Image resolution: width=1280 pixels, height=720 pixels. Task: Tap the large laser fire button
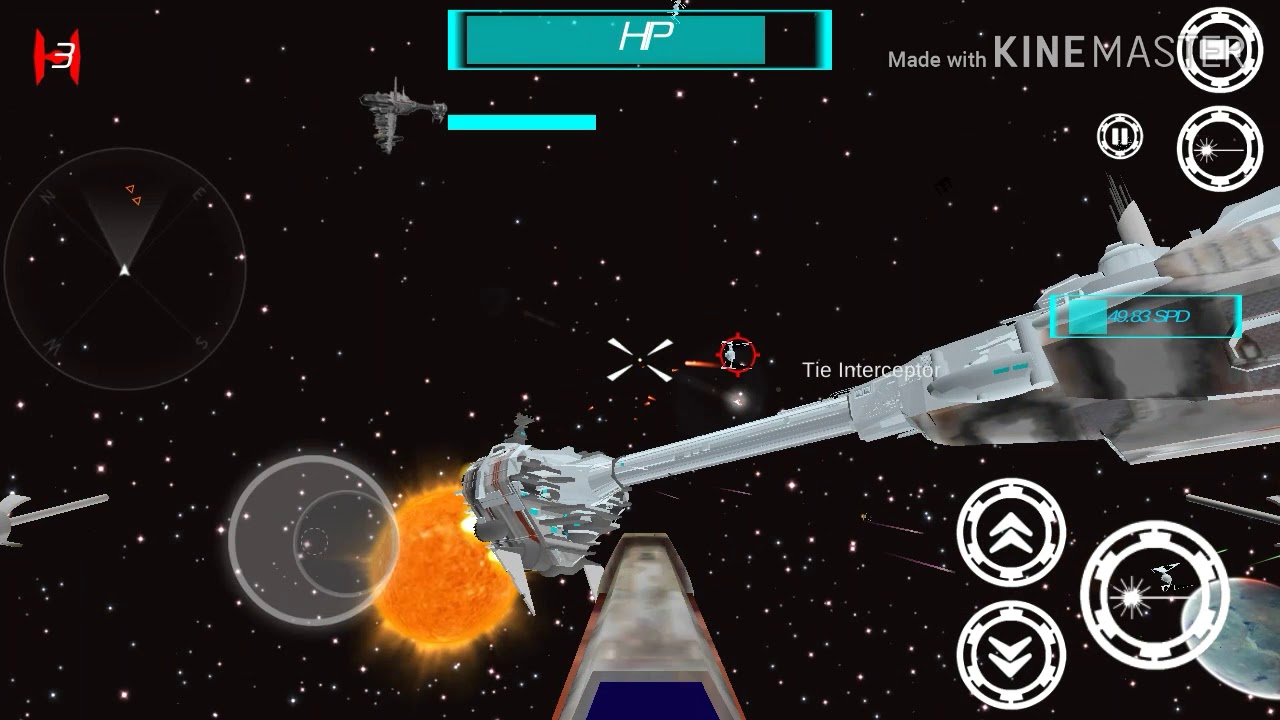pos(1155,594)
